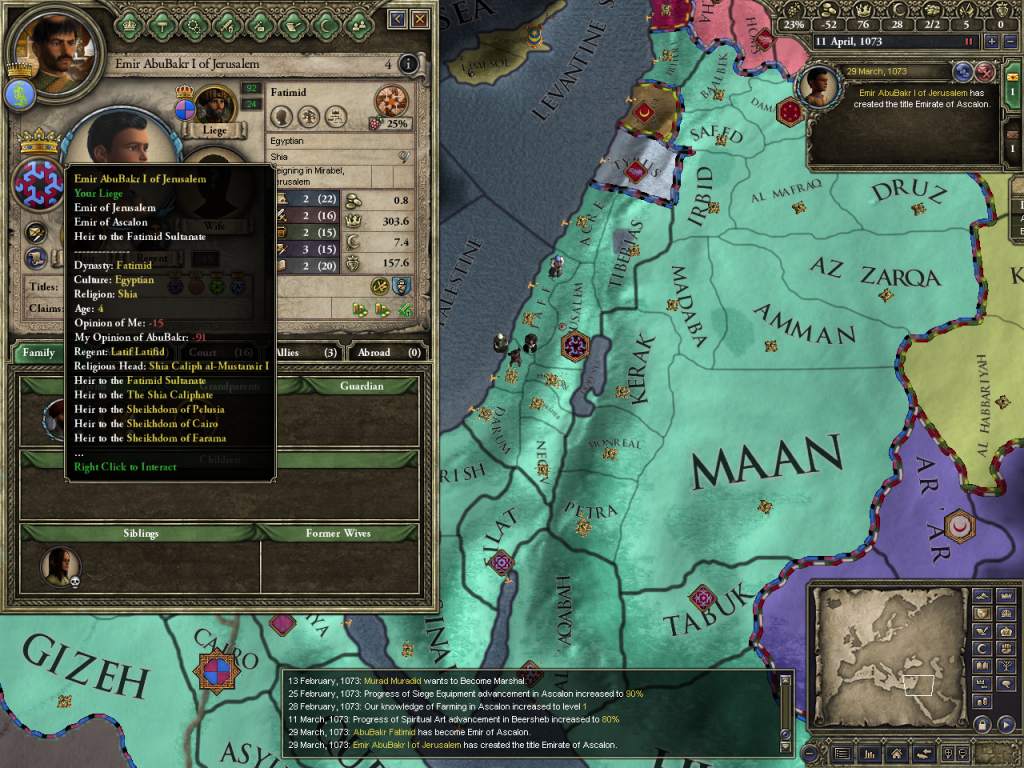The width and height of the screenshot is (1024, 768).
Task: Click the sibling portrait under Siblings
Action: click(60, 566)
